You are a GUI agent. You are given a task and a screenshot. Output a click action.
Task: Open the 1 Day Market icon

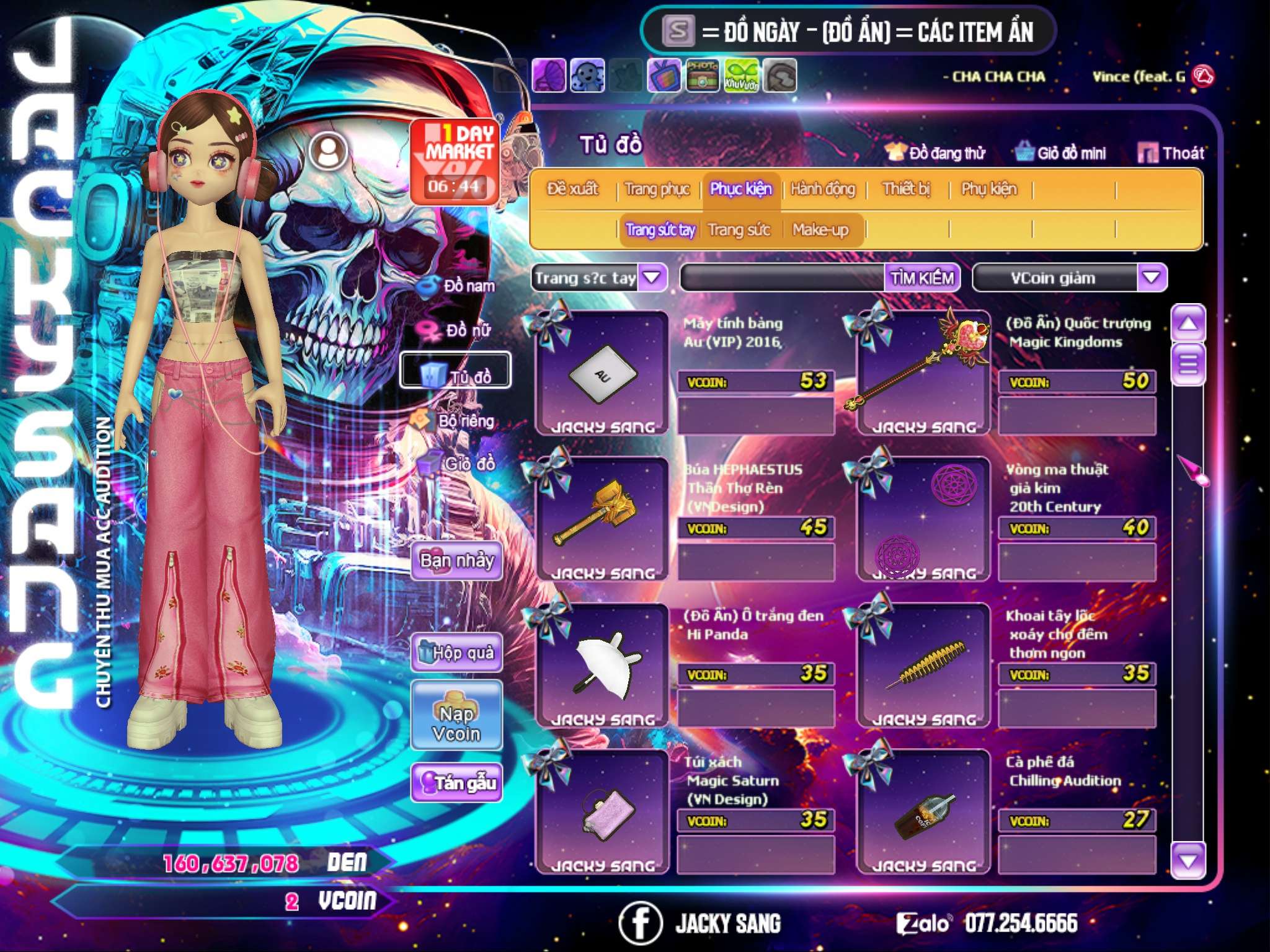pyautogui.click(x=455, y=162)
